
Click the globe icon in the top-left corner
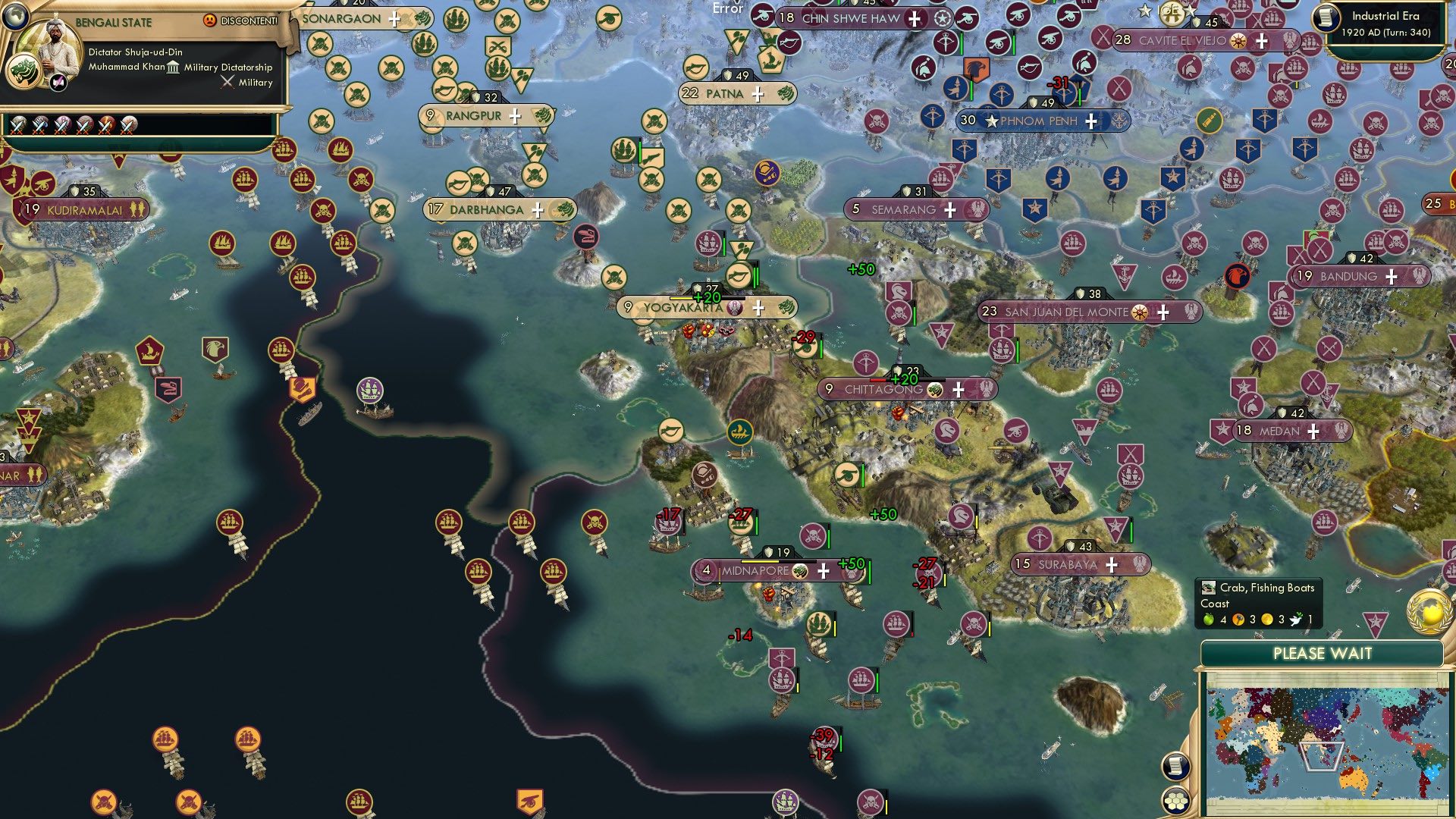[x=15, y=17]
